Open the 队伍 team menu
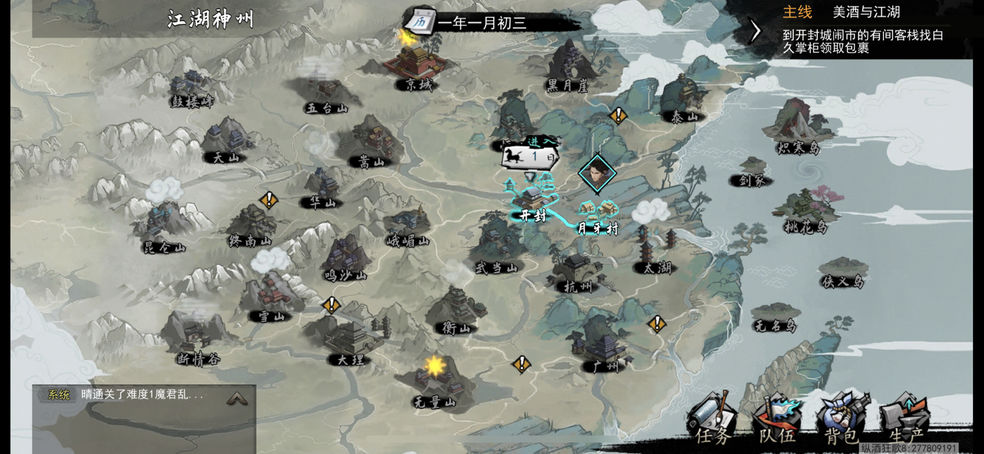Image resolution: width=984 pixels, height=454 pixels. click(x=776, y=420)
